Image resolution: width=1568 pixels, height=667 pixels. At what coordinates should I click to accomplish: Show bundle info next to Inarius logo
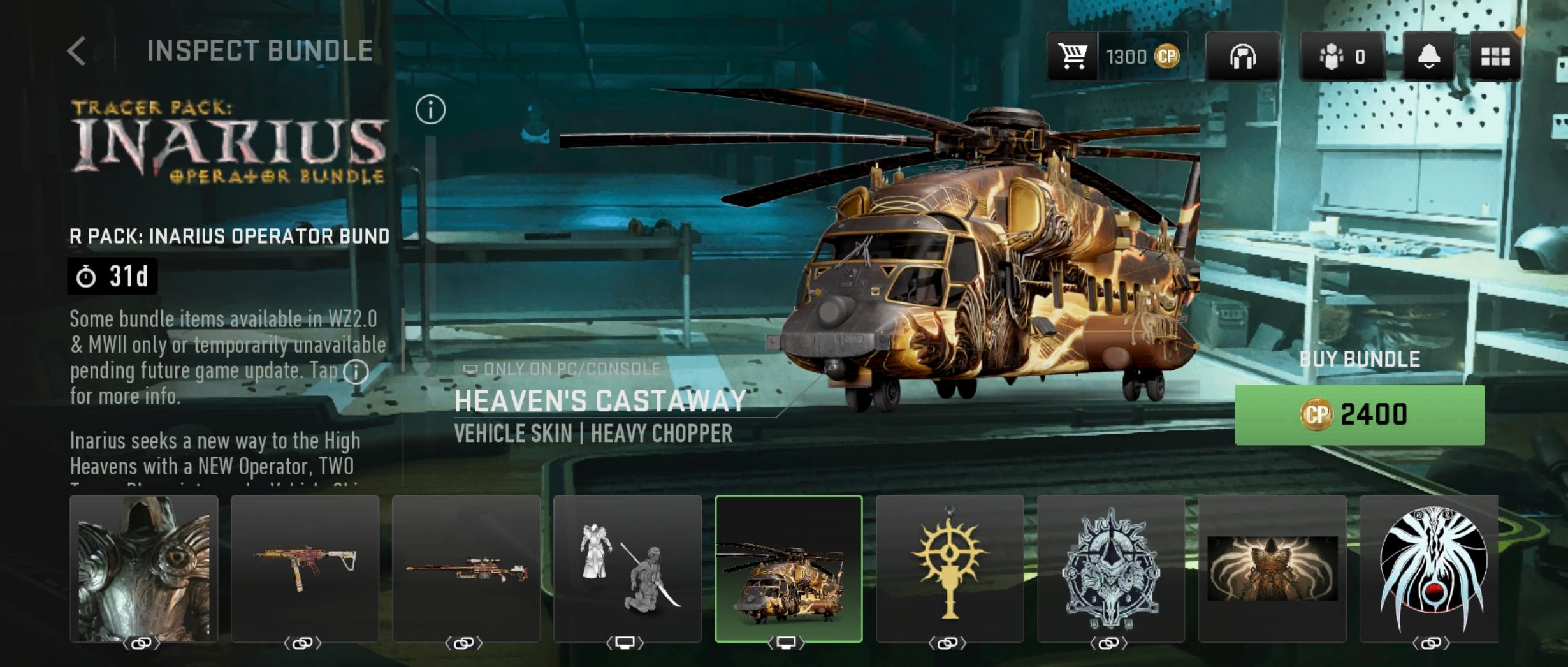click(430, 110)
